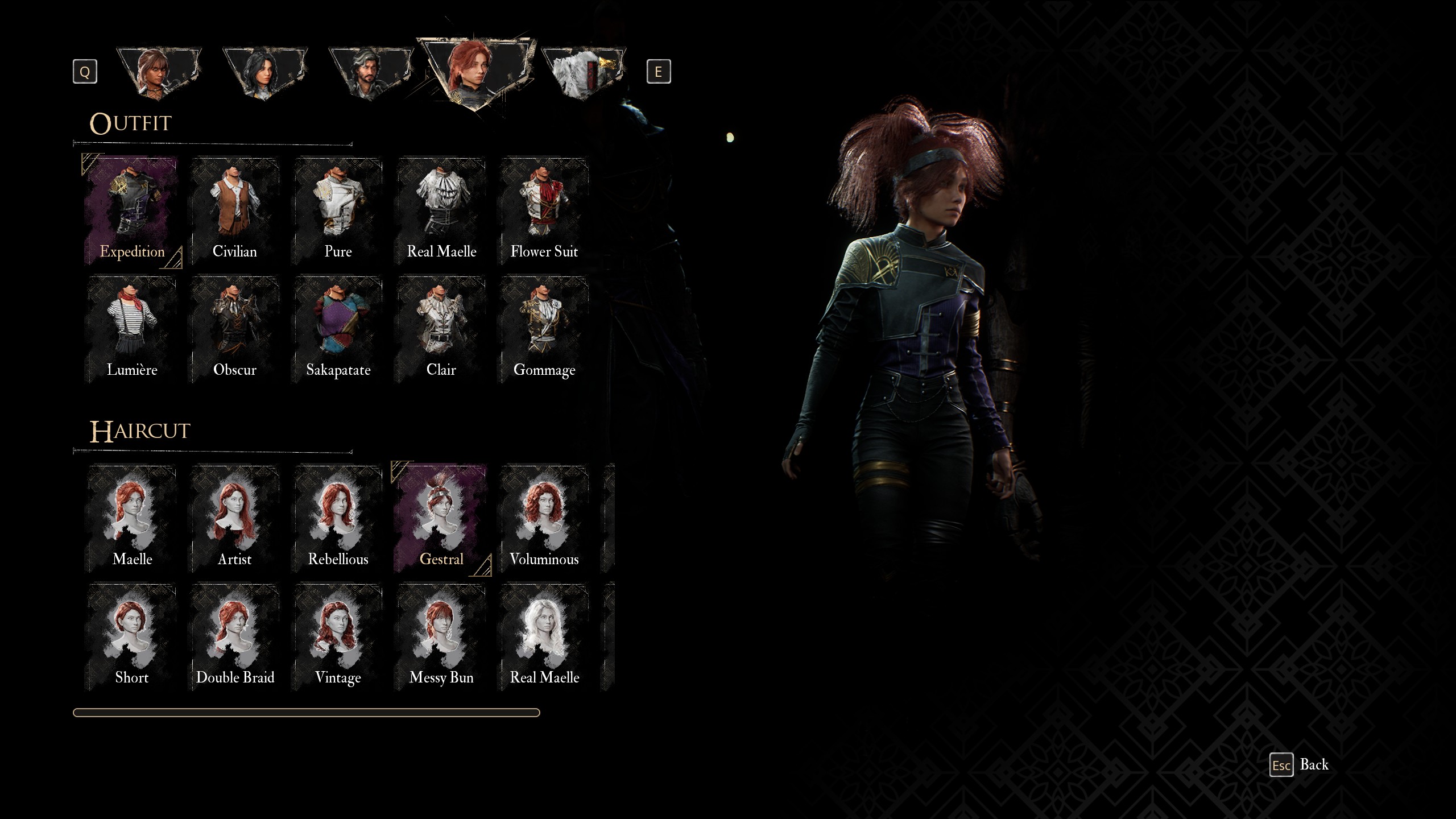Pick the Voluminous haircut
Screen dimensions: 1456x819
click(544, 519)
